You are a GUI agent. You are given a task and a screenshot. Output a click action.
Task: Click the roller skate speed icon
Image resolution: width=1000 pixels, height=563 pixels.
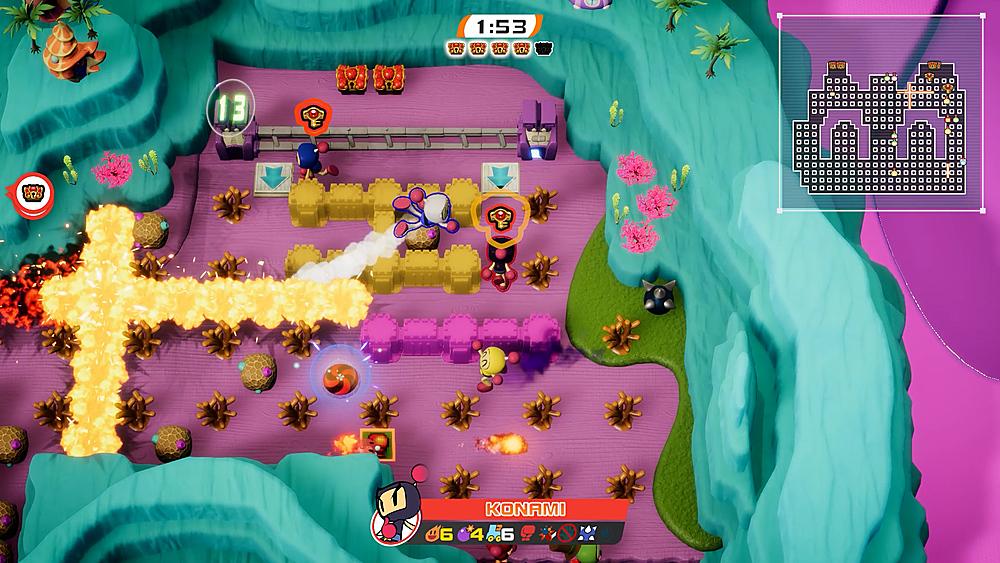(491, 532)
